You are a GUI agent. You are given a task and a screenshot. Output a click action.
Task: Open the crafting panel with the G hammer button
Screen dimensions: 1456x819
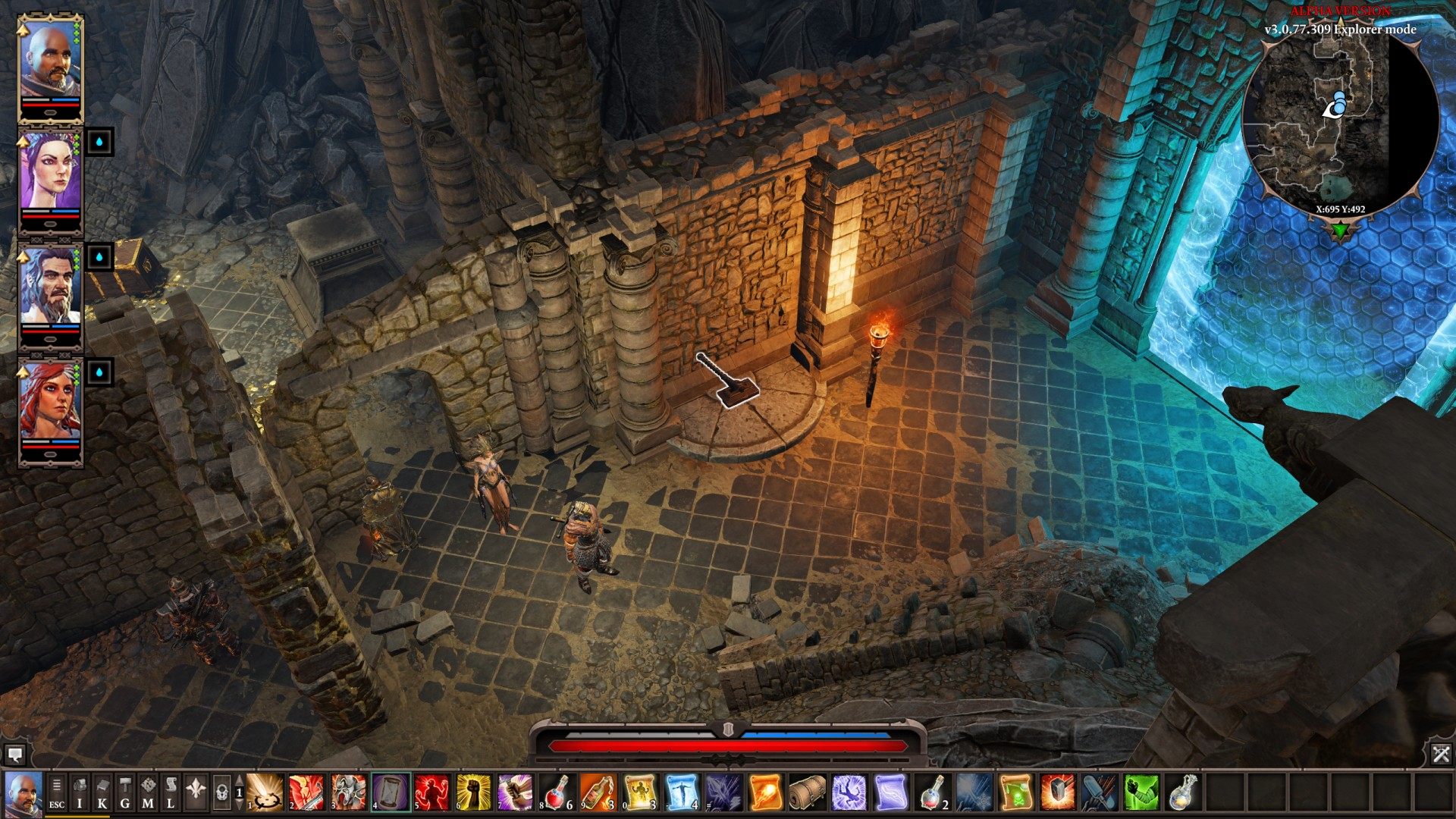[x=125, y=792]
